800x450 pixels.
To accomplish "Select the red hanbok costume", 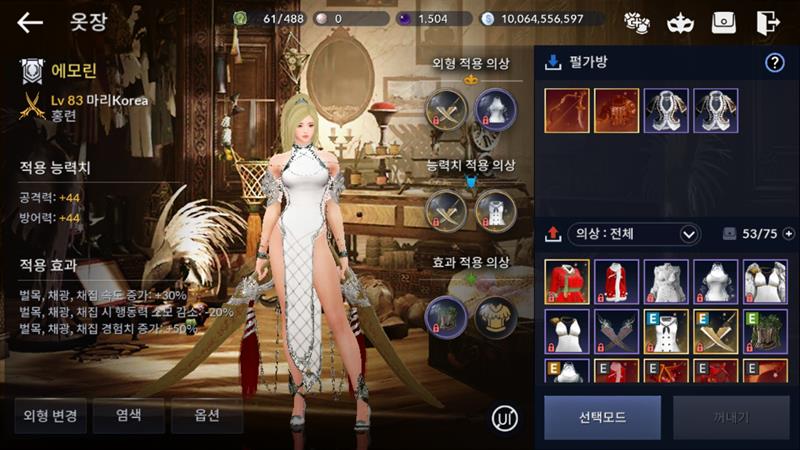I will pyautogui.click(x=566, y=281).
